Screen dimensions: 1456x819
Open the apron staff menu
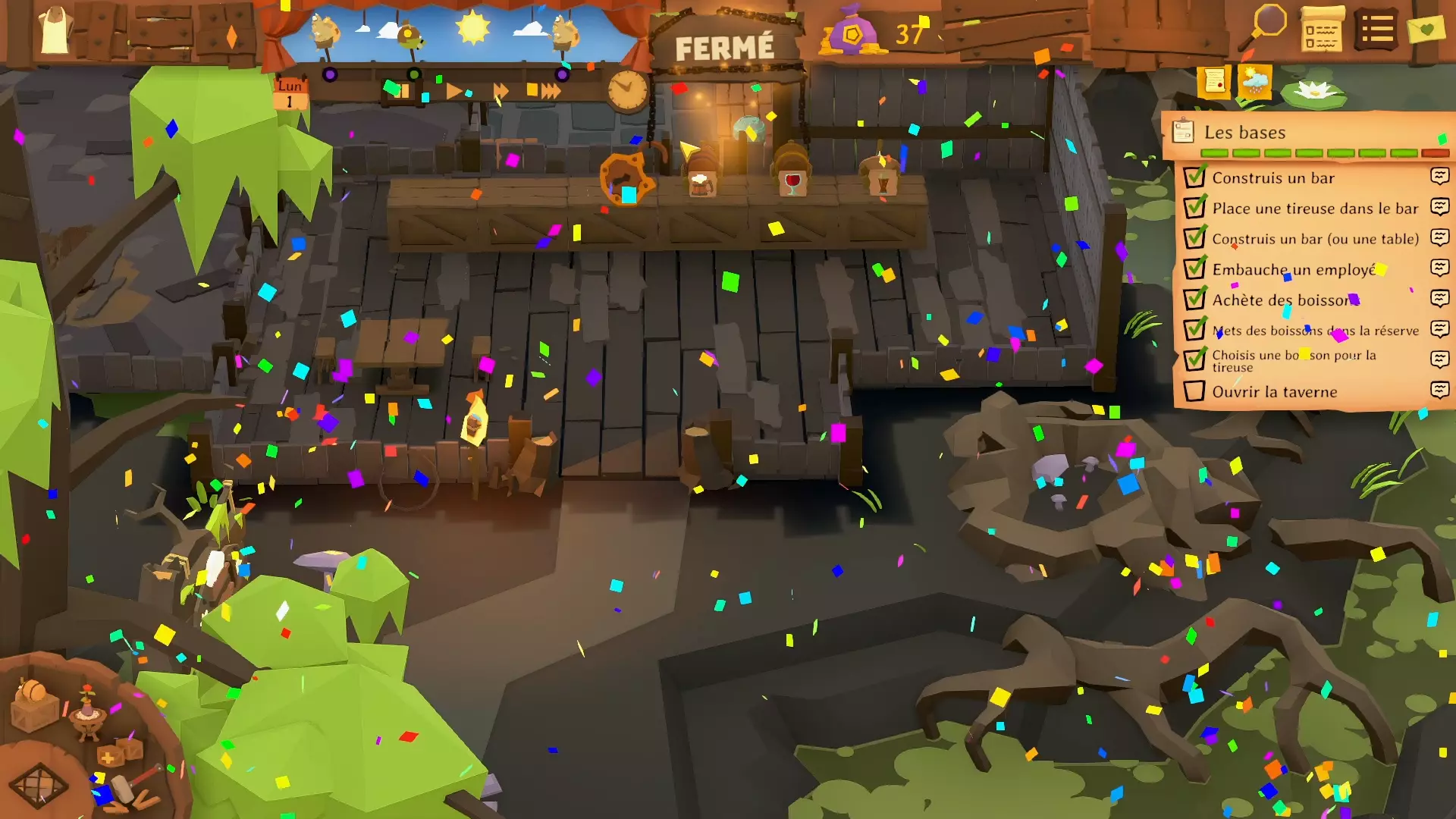[x=55, y=30]
